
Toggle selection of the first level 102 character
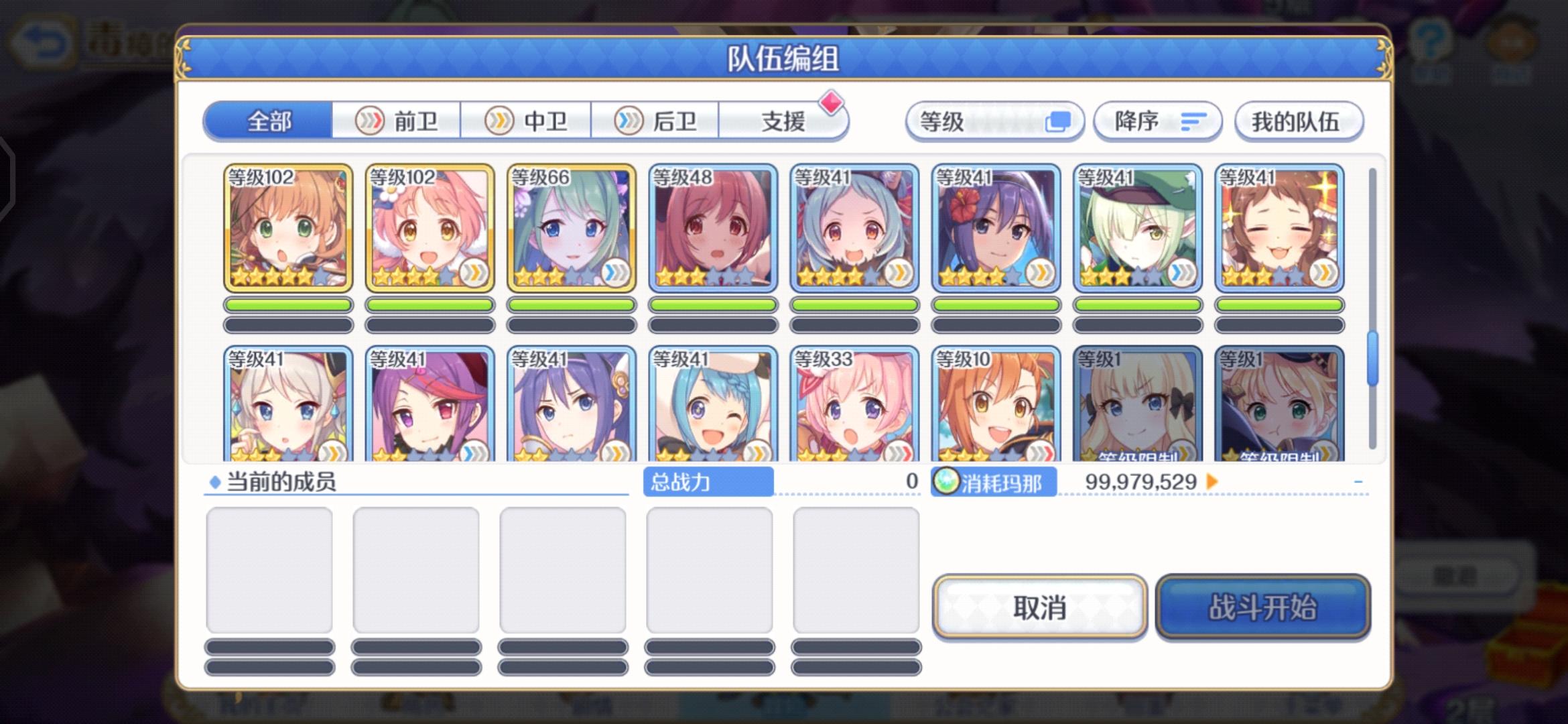tap(287, 226)
